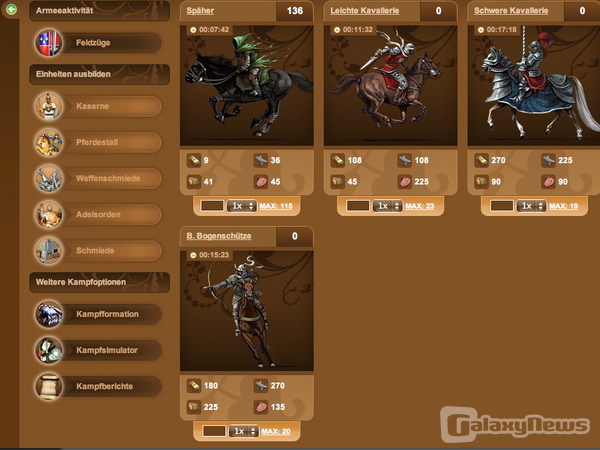This screenshot has height=450, width=600.
Task: Open the Leichte Kavallerie 1x multiplier dropdown
Action: tap(387, 206)
